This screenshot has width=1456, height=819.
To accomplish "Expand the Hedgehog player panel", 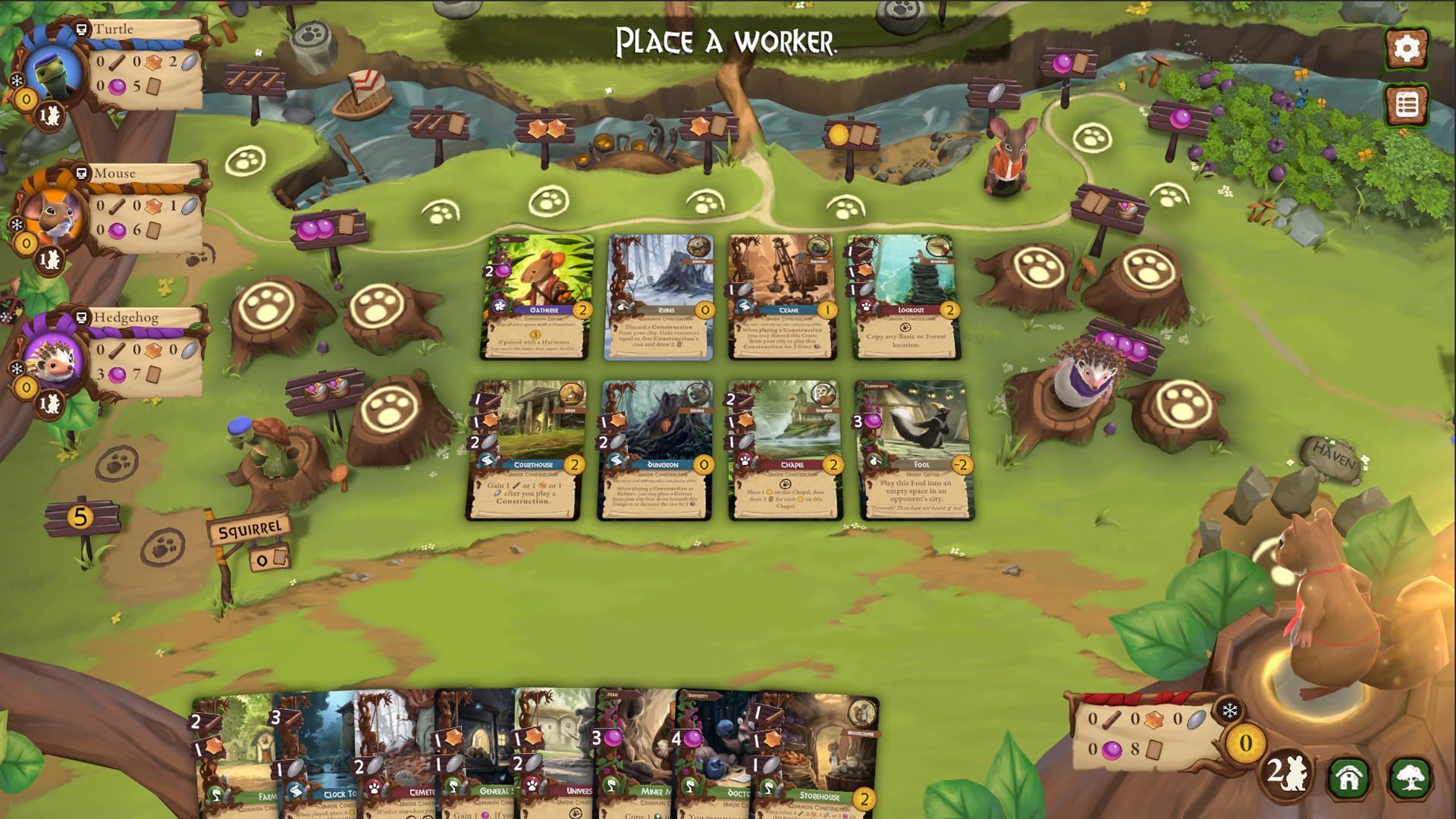I will pos(82,318).
